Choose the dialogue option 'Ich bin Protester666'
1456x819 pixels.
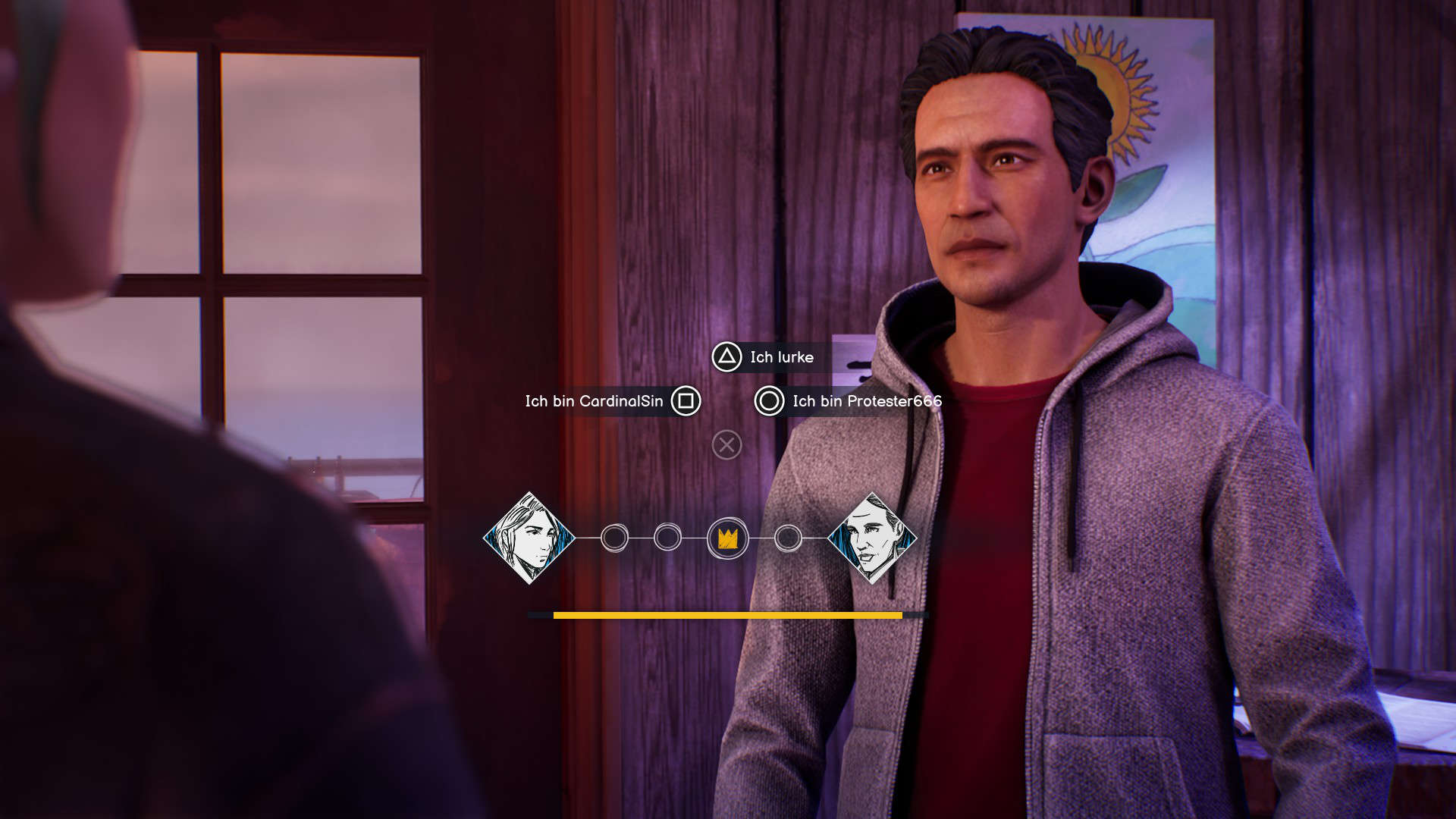867,403
